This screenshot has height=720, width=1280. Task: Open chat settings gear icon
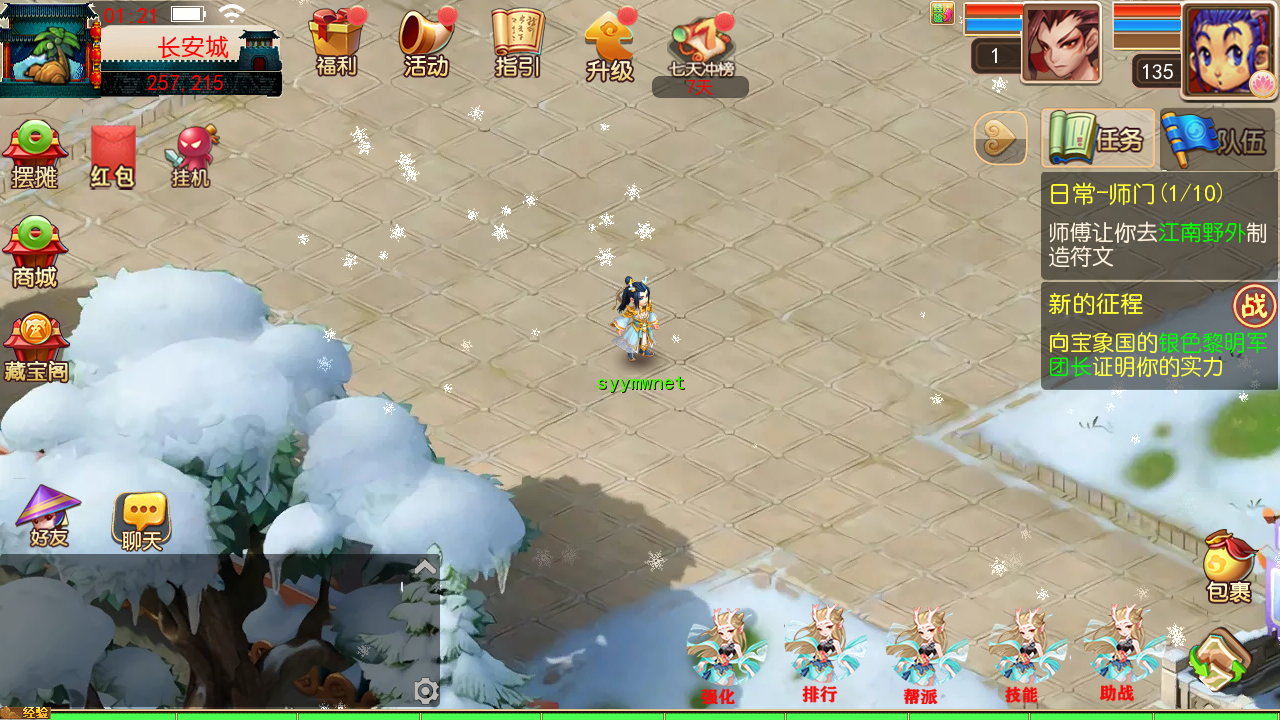(x=426, y=691)
